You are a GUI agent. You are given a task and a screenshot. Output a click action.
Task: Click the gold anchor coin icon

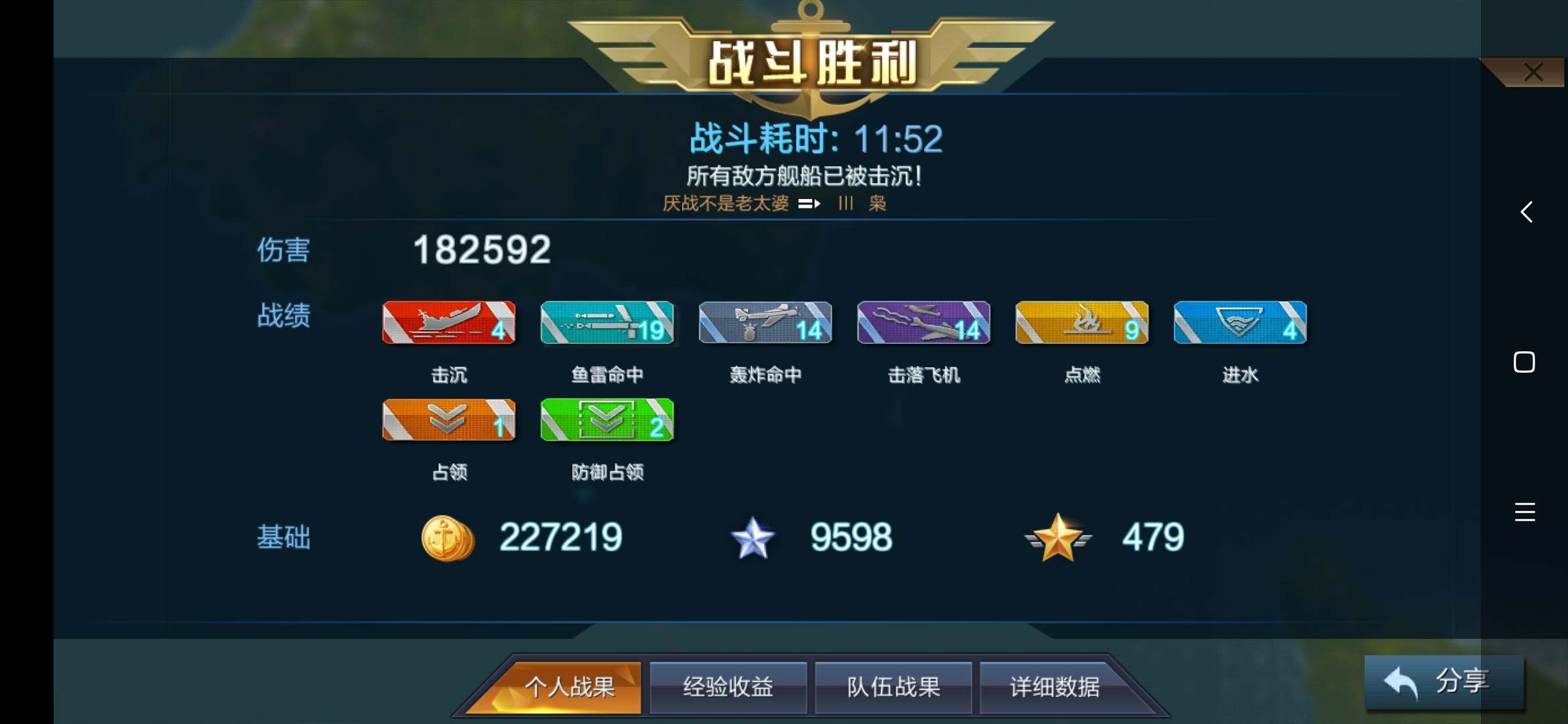446,536
